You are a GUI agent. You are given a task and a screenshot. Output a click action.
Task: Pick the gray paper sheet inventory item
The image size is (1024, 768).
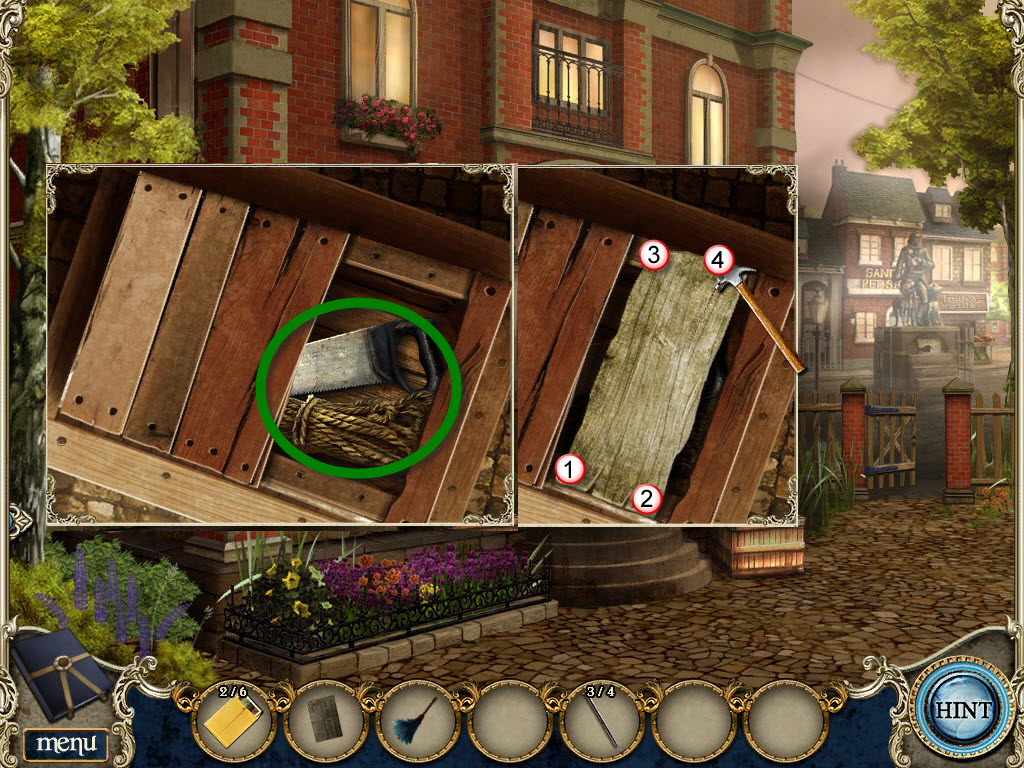[324, 720]
